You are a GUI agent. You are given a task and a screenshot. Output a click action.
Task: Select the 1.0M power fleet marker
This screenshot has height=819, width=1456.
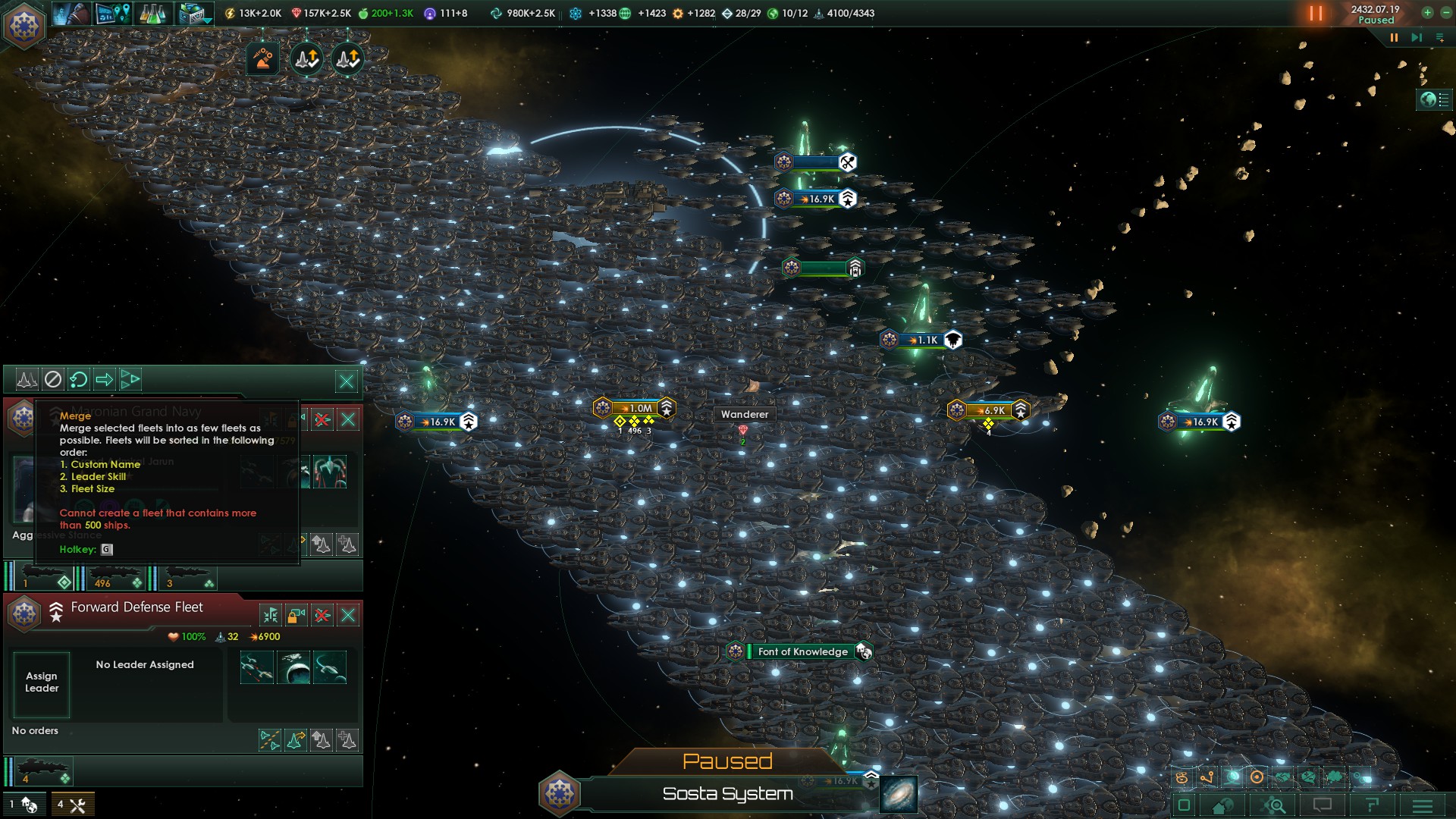(637, 408)
